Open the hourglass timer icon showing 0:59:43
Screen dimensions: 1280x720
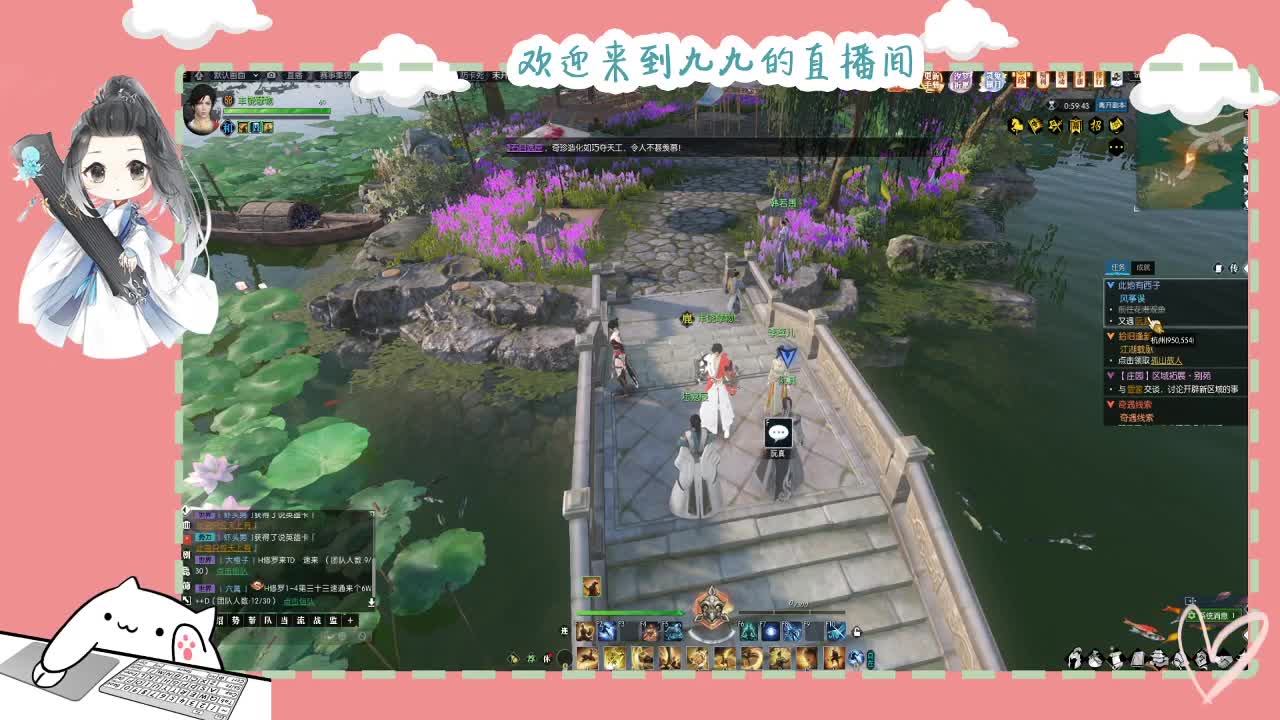pyautogui.click(x=1051, y=104)
